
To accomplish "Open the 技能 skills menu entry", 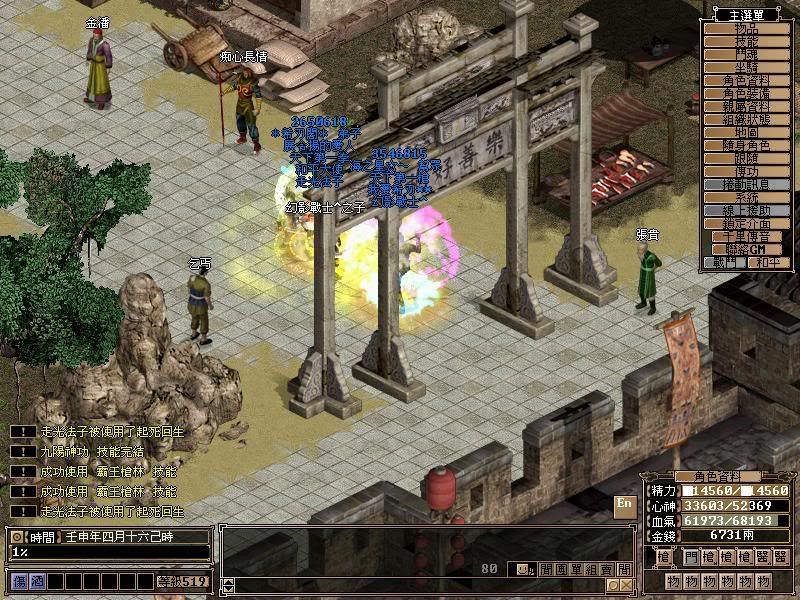I will (x=747, y=42).
